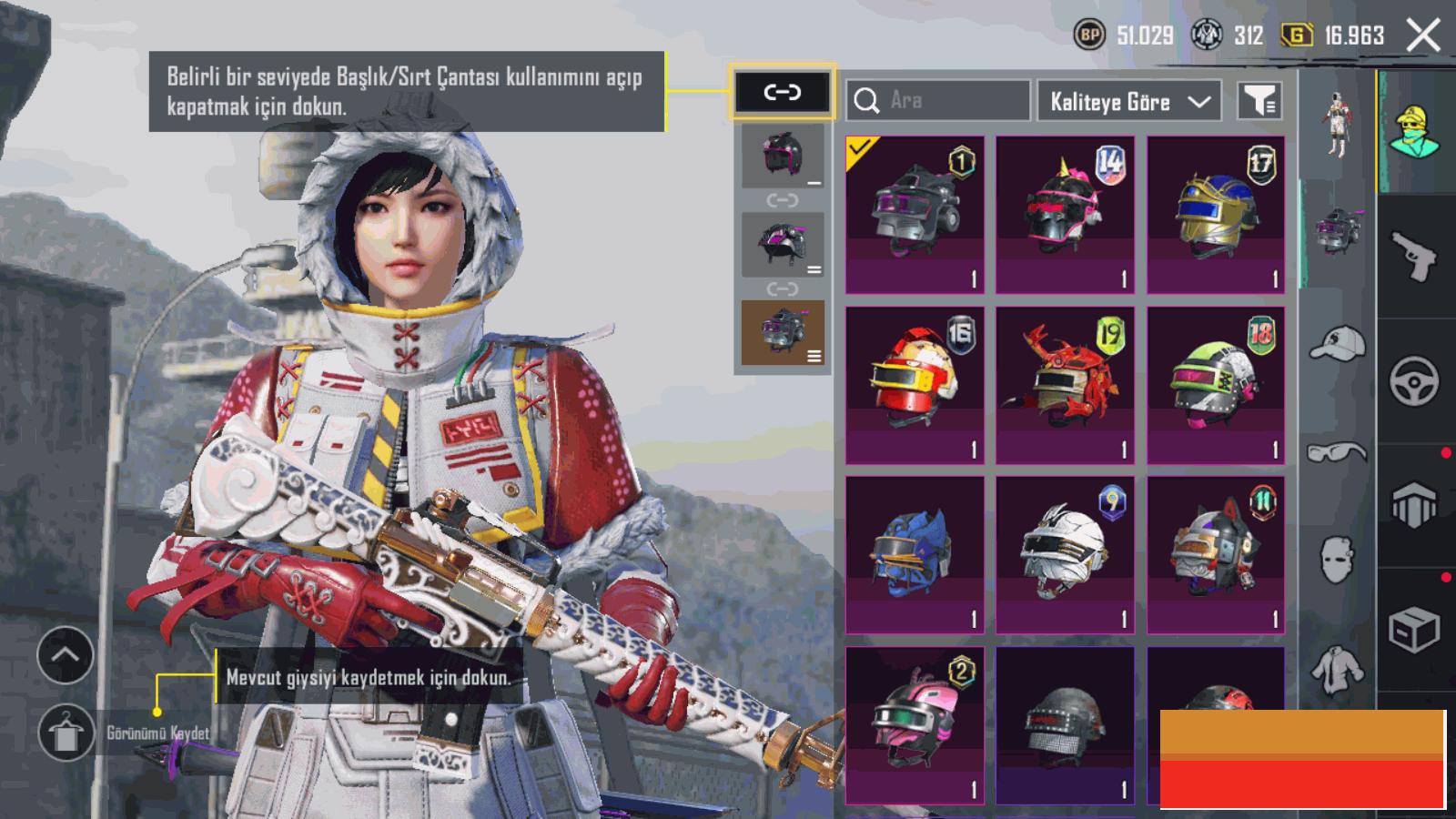Pick the white helmet numbered 9
Image resolution: width=1456 pixels, height=819 pixels.
click(x=1065, y=554)
